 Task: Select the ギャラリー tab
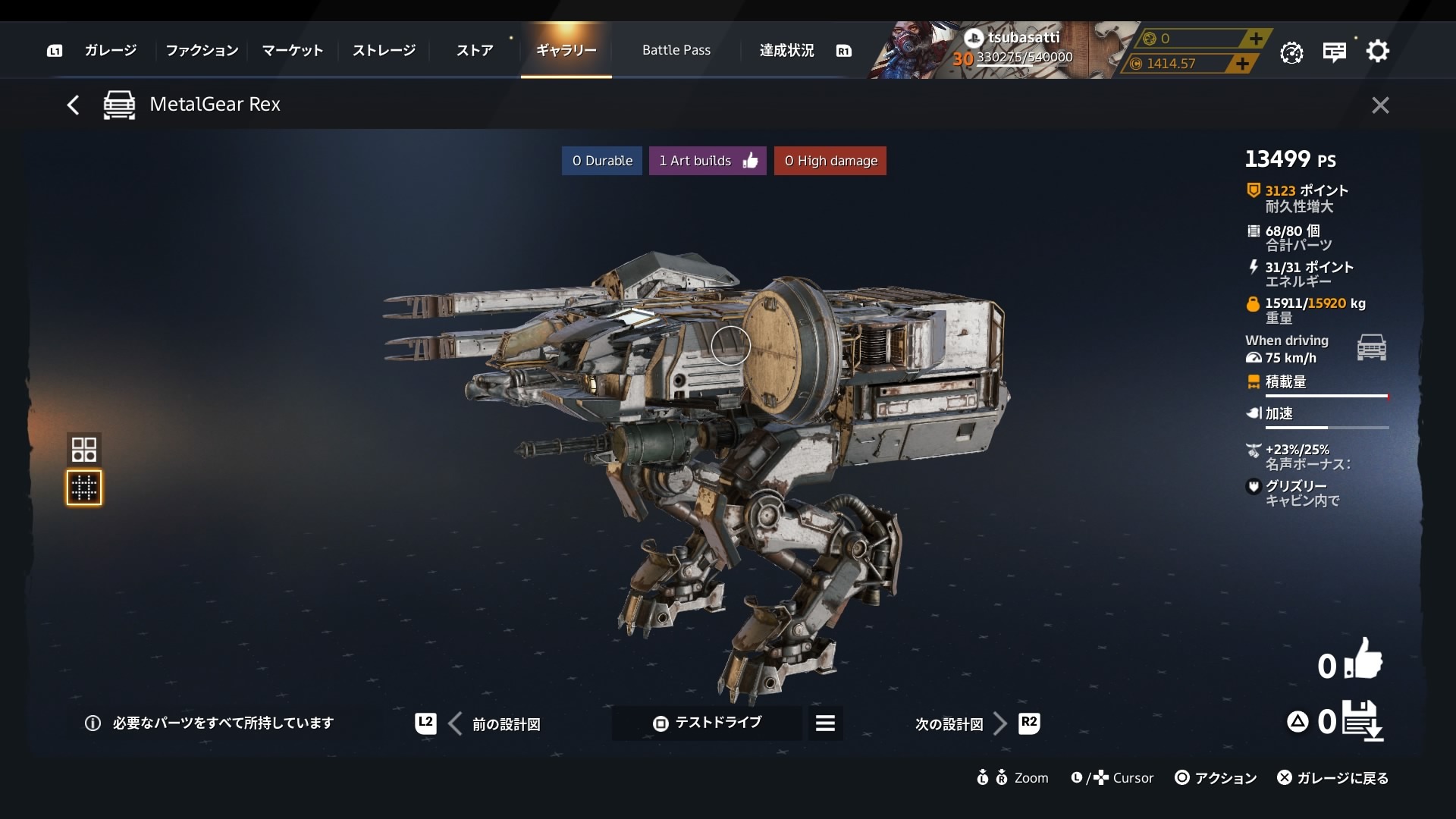(x=566, y=51)
